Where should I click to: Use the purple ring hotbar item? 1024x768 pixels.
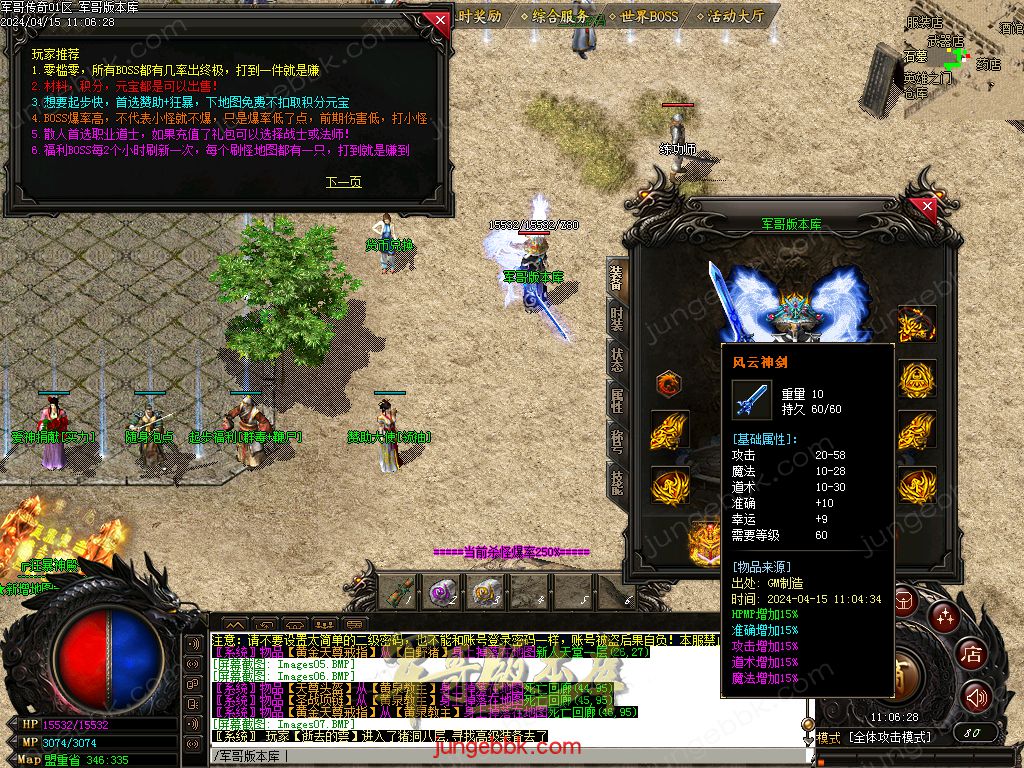pos(441,592)
